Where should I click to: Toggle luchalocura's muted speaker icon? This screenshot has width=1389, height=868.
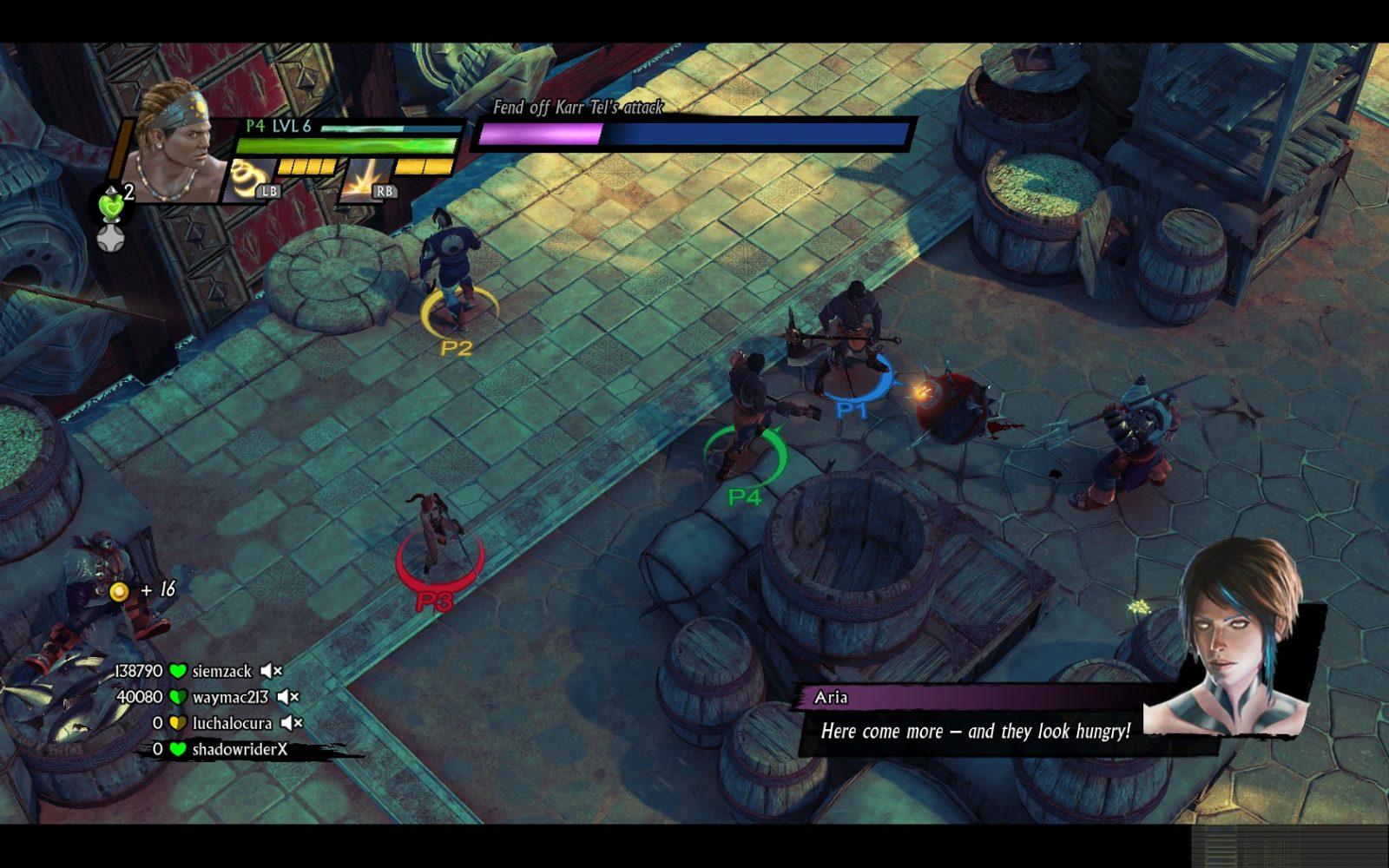(x=292, y=723)
